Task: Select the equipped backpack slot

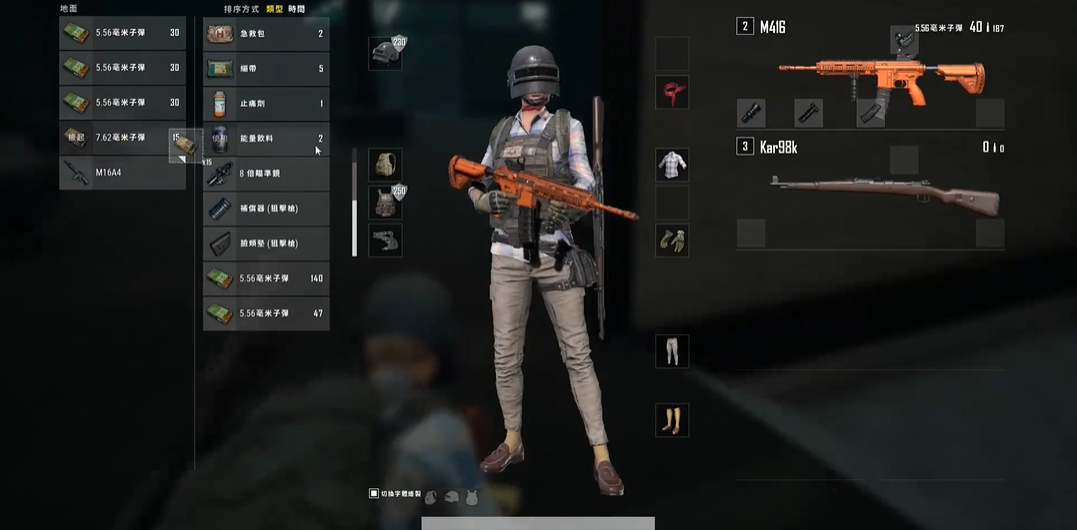Action: click(x=385, y=165)
